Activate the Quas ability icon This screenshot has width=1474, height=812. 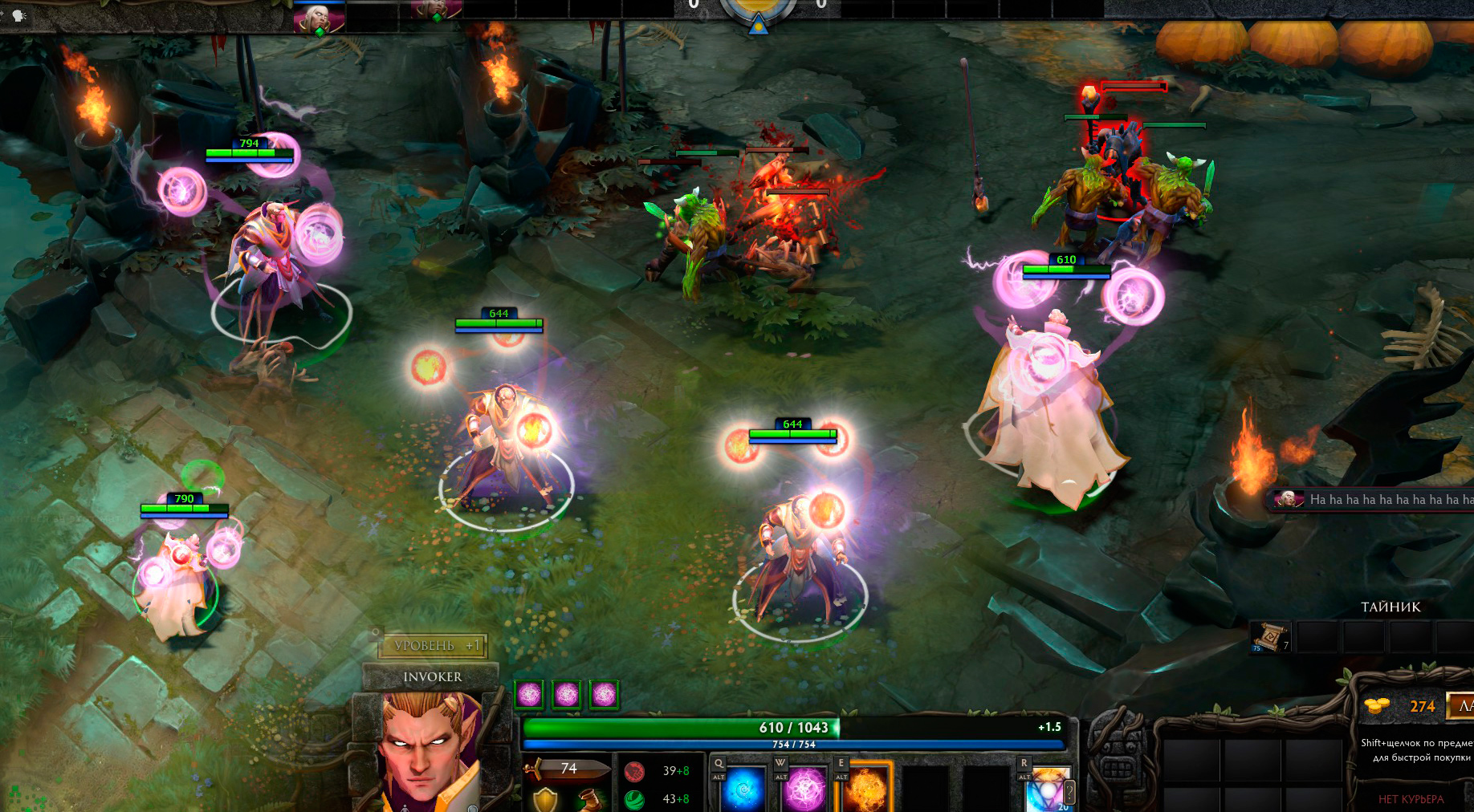click(x=743, y=788)
